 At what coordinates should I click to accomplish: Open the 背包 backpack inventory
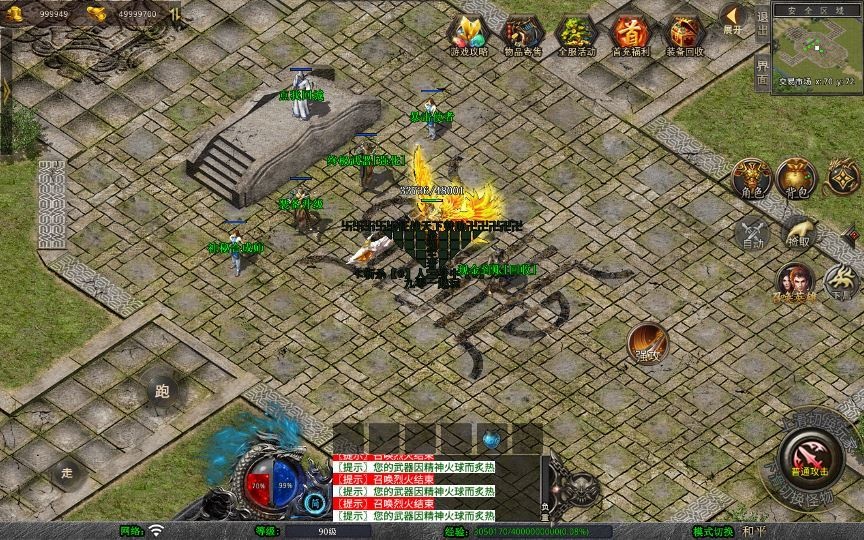point(797,178)
